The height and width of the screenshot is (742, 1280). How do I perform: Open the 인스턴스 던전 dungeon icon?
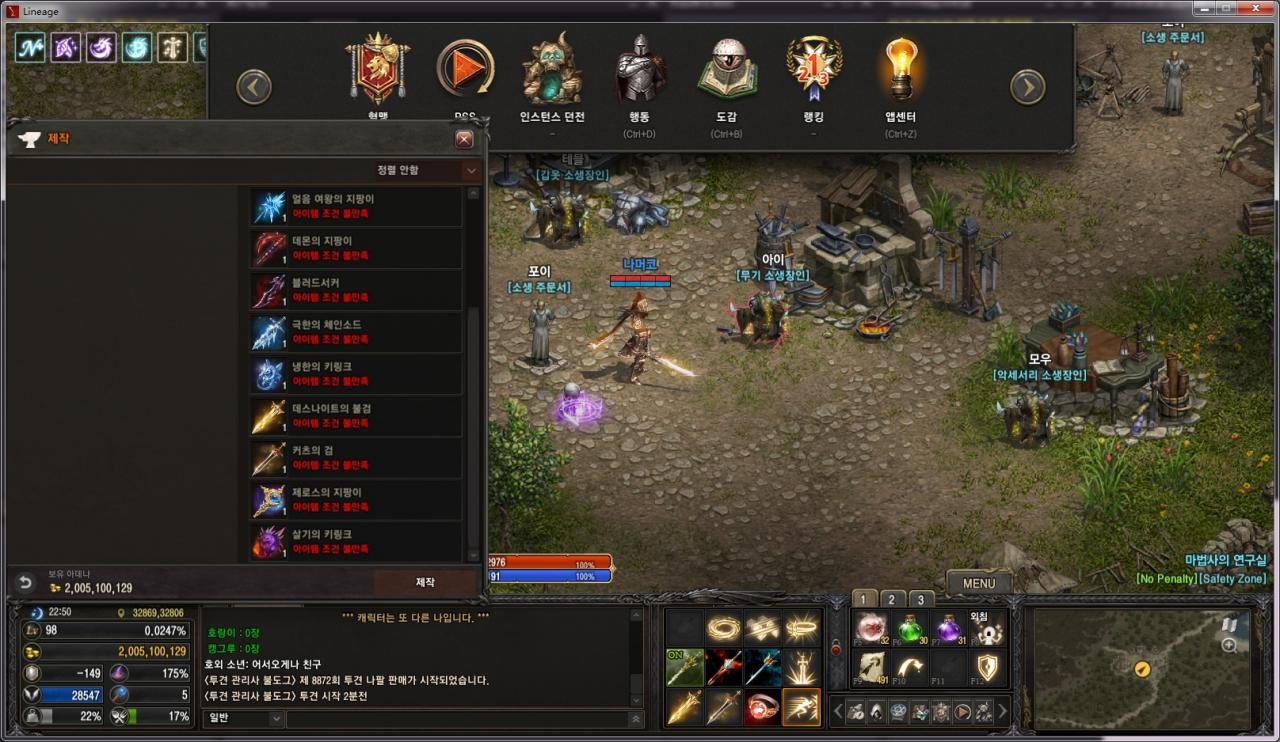551,67
